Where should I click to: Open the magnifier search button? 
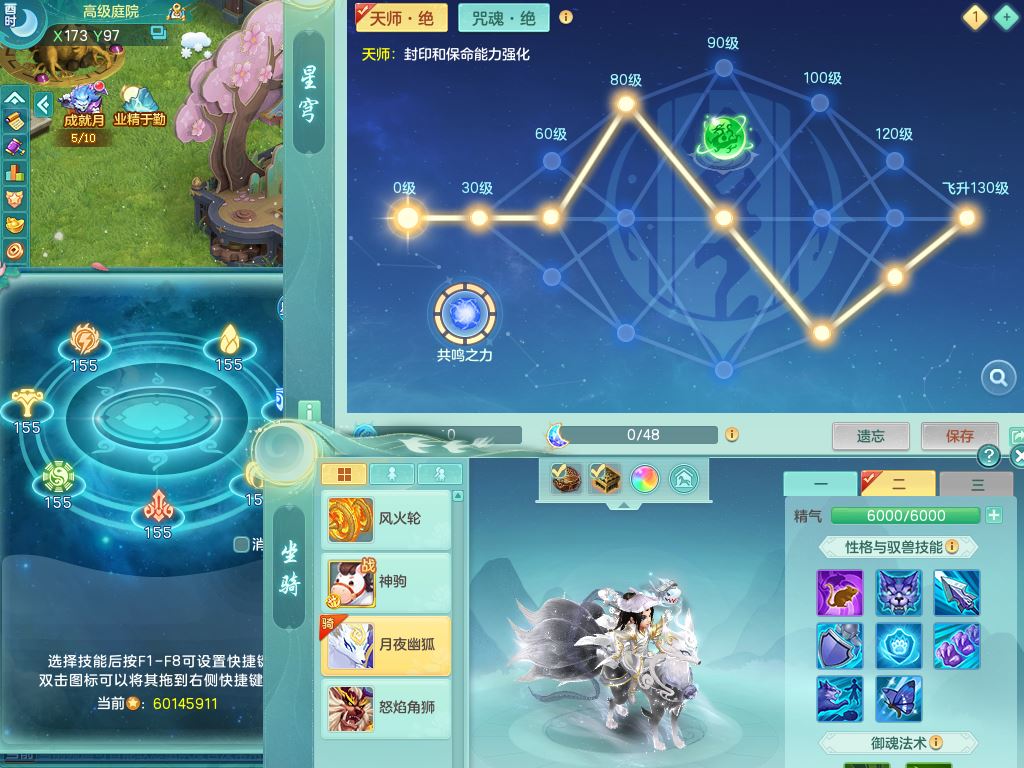(997, 378)
